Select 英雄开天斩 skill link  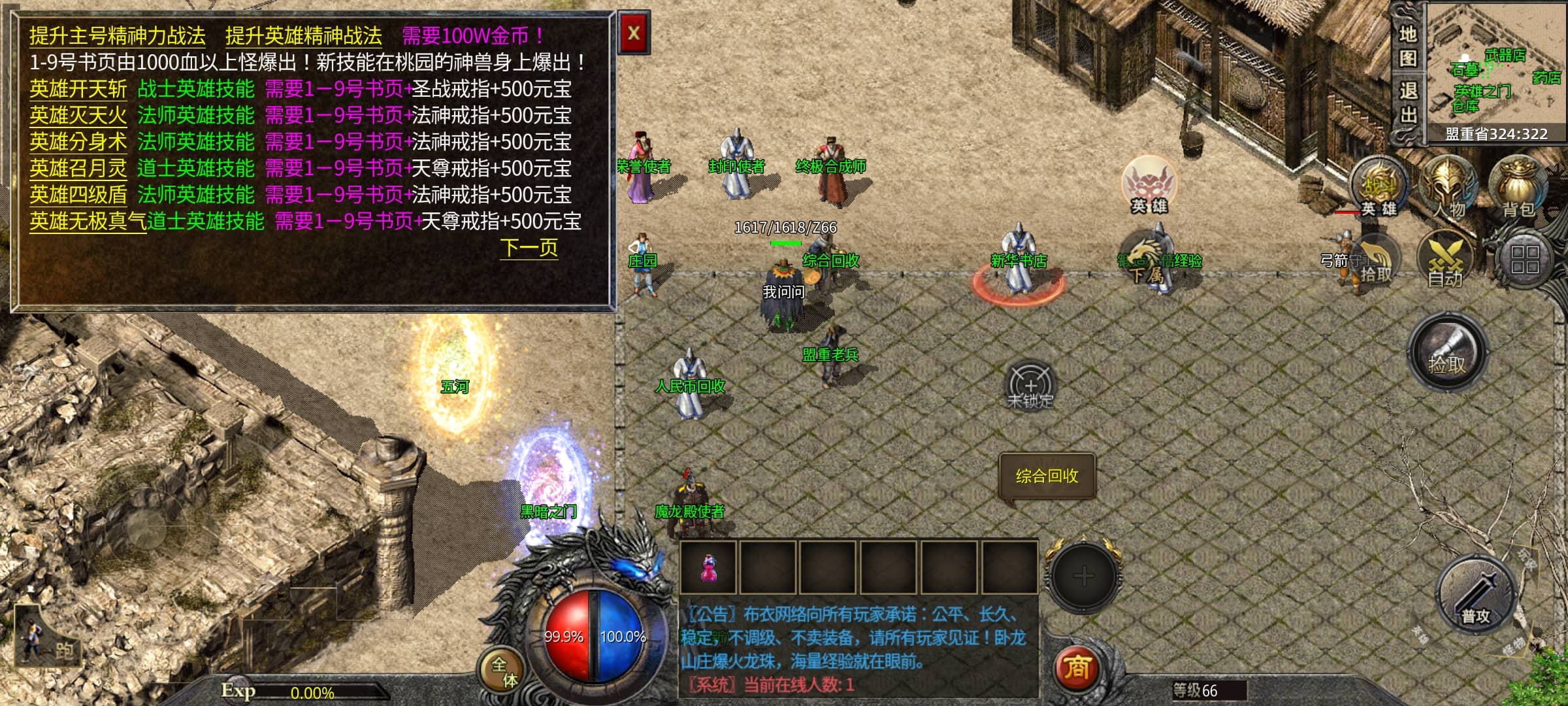[x=78, y=89]
